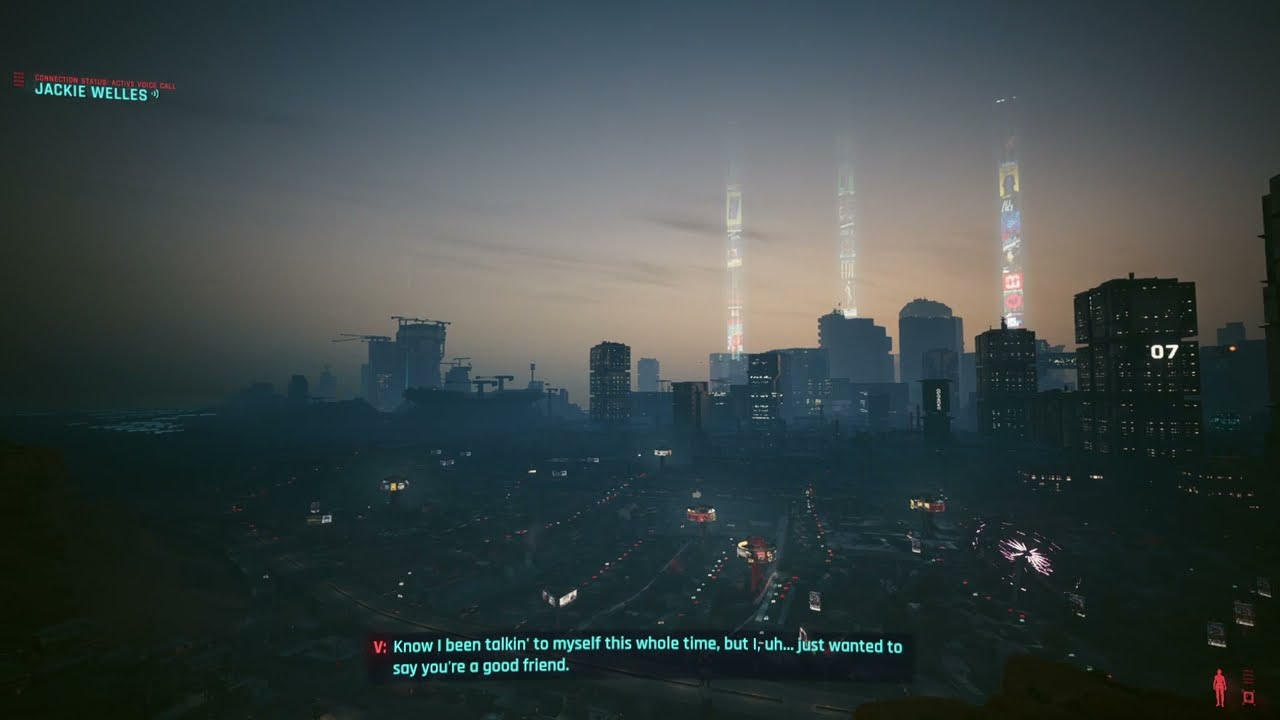Click the red vehicle square icon

1248,697
